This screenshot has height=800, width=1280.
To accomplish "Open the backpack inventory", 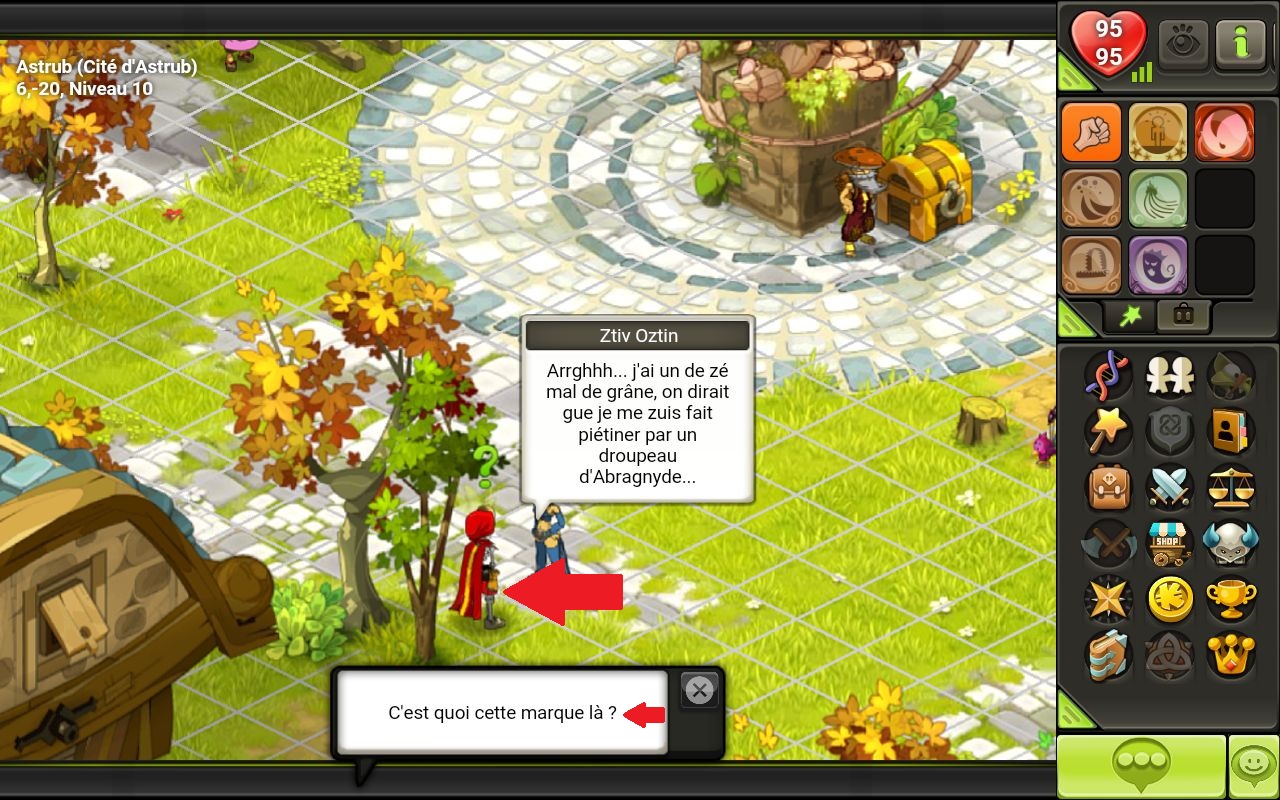I will coord(1109,488).
